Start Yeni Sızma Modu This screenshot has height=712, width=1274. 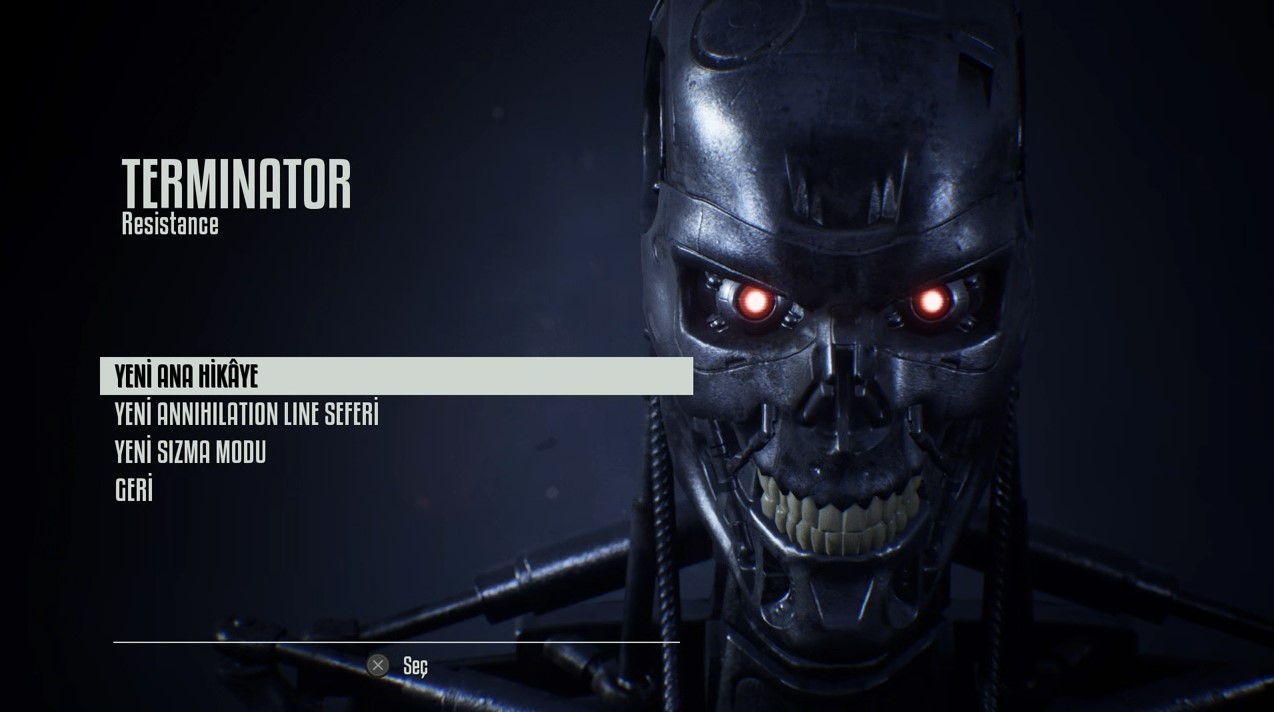click(190, 452)
